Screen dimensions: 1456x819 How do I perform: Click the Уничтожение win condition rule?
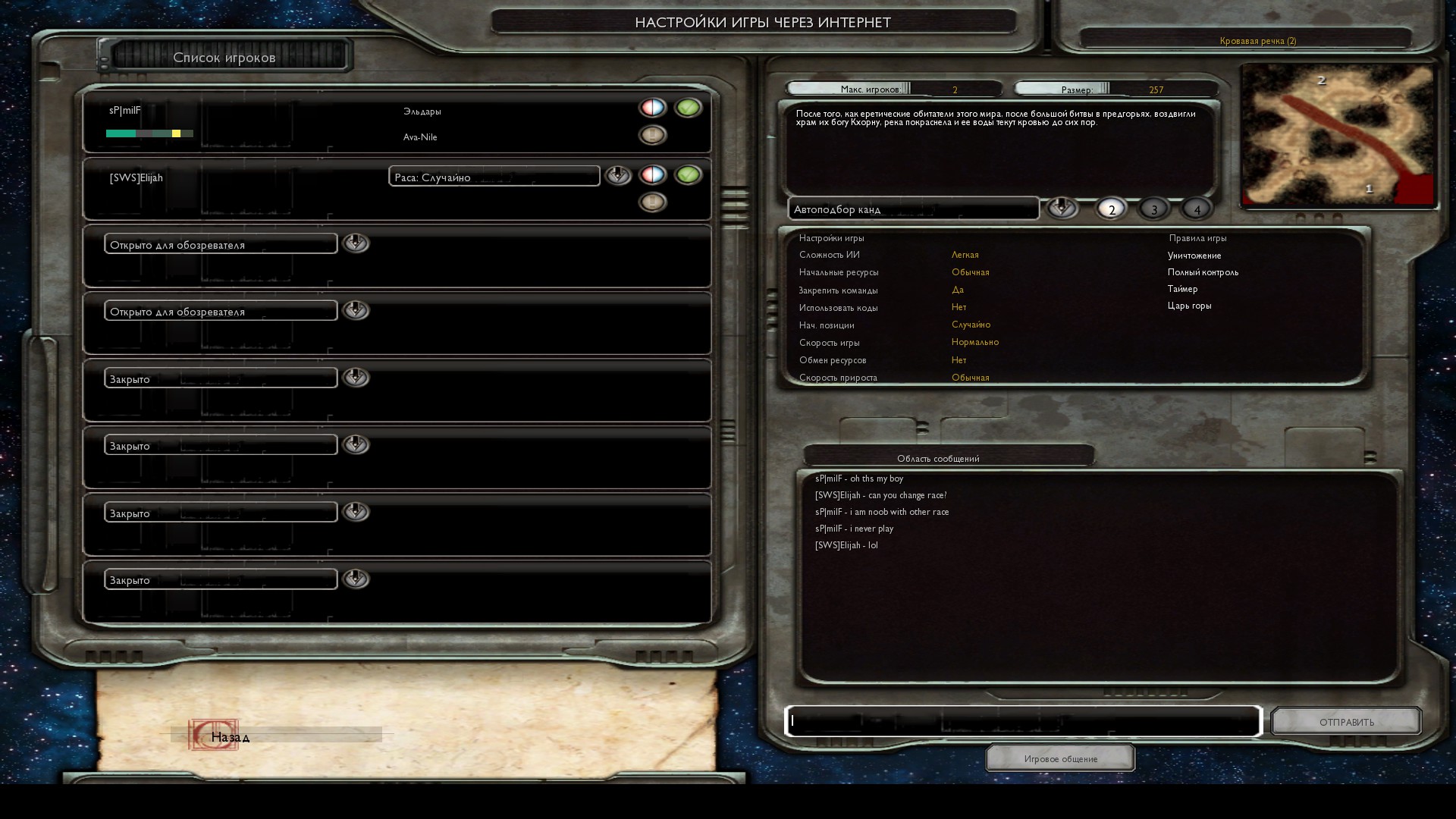point(1194,256)
